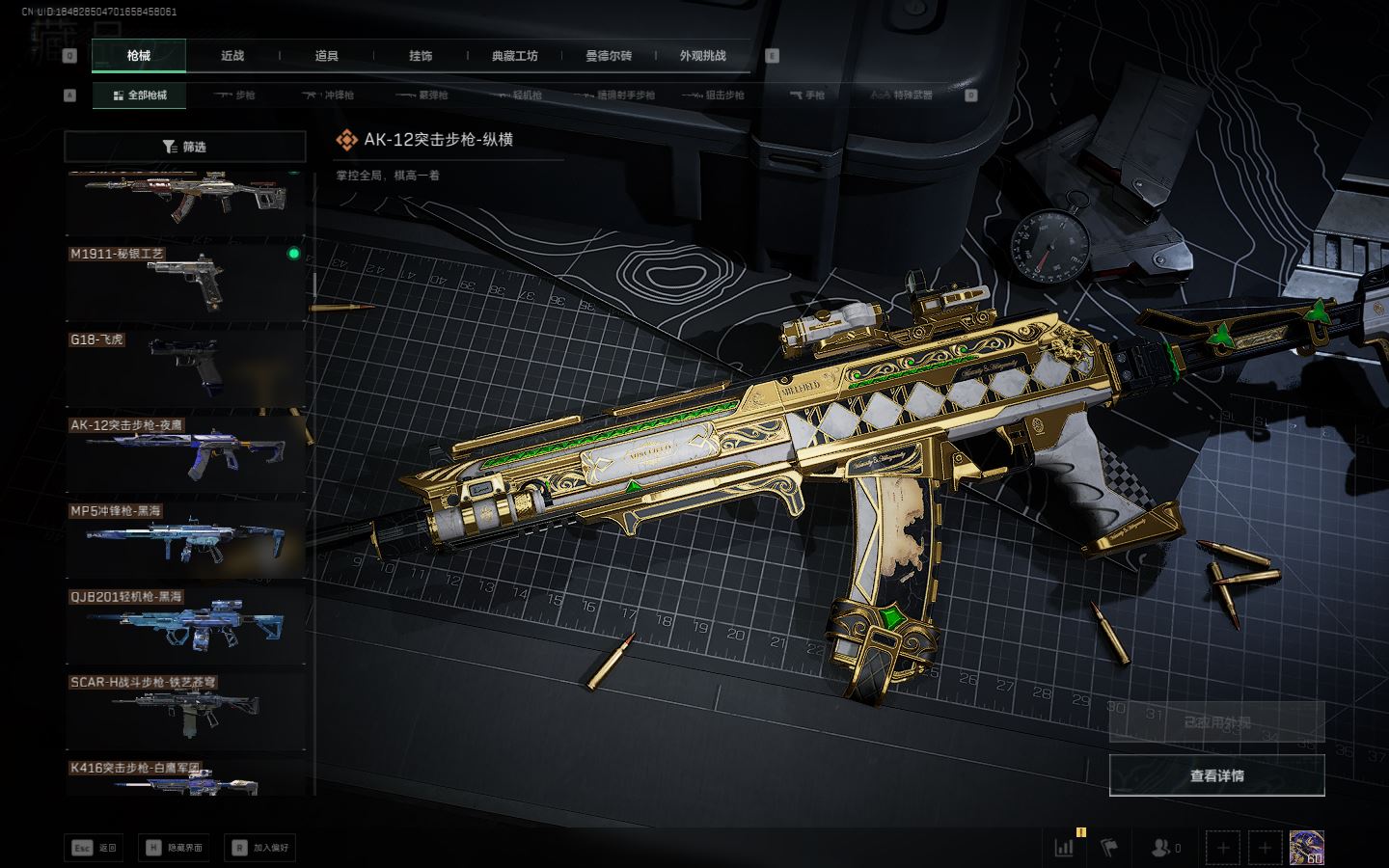Switch to the 近战 melee tab

232,56
